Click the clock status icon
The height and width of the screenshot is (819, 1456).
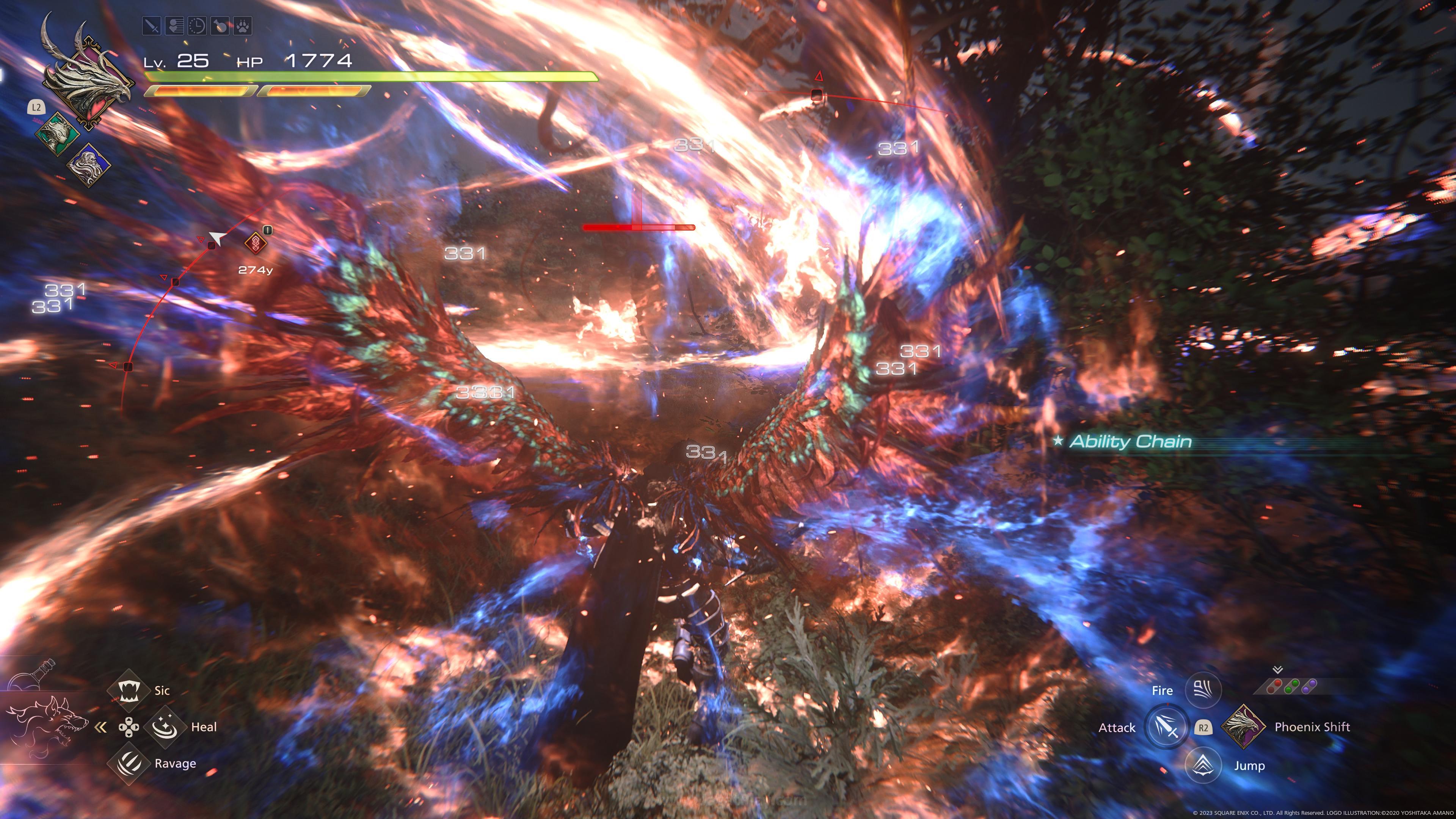click(x=197, y=25)
